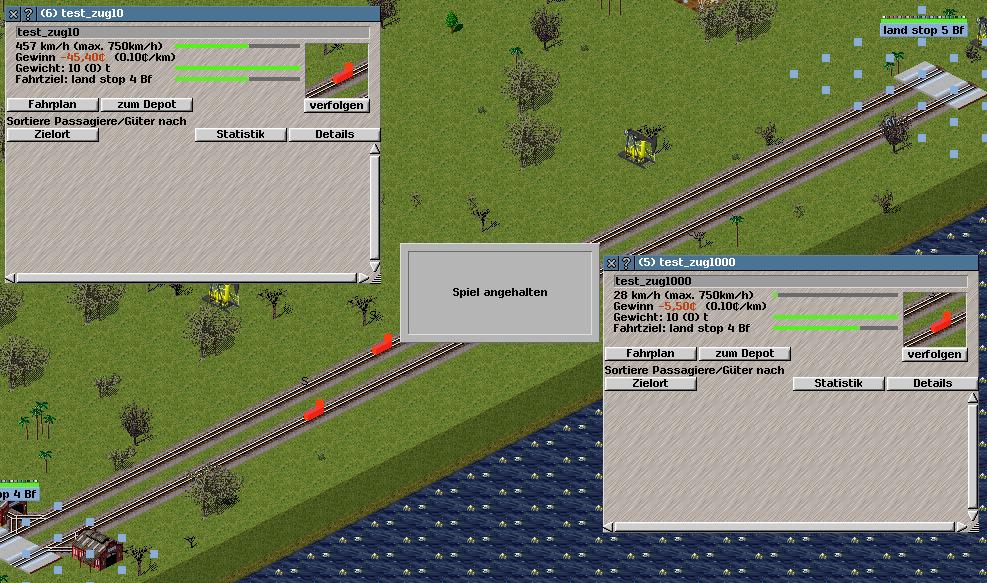Close the test_zug1000 window

click(x=612, y=263)
